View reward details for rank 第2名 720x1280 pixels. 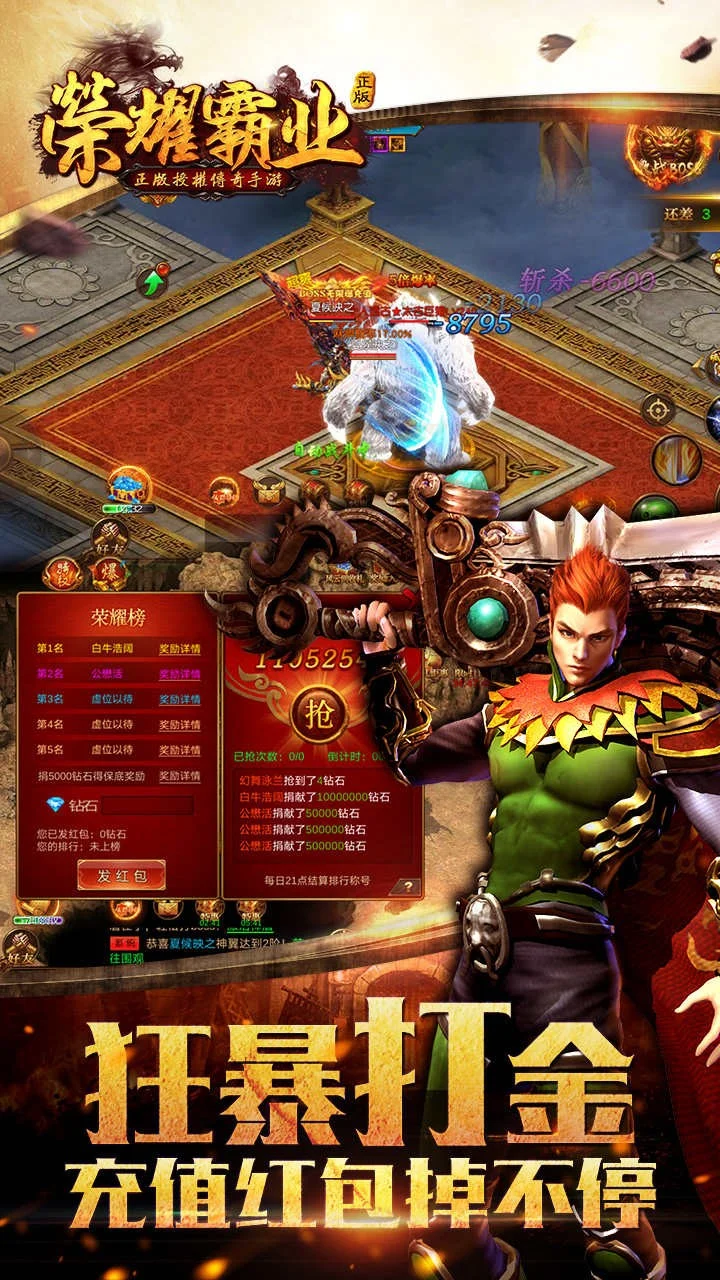(x=180, y=674)
